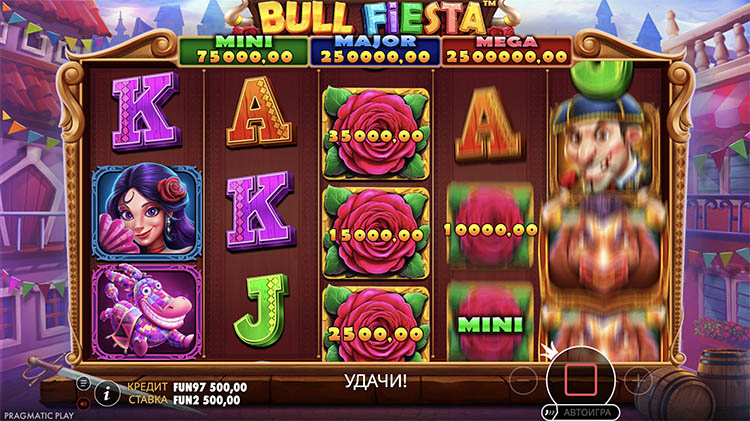Increase the bet with the plus button
Image resolution: width=750 pixels, height=421 pixels.
[637, 380]
